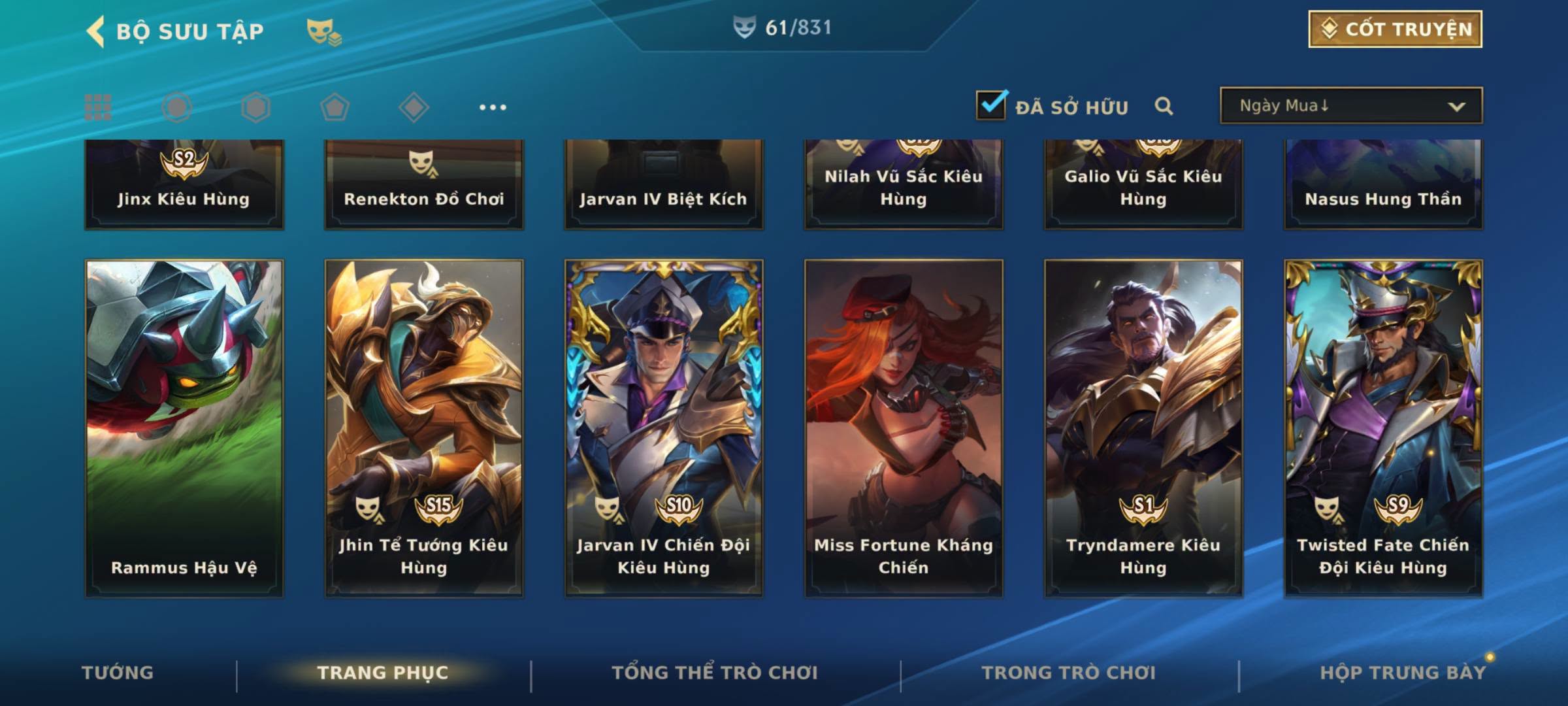Go back from Bộ Sưu Tập
This screenshot has height=706, width=1568.
click(x=96, y=31)
